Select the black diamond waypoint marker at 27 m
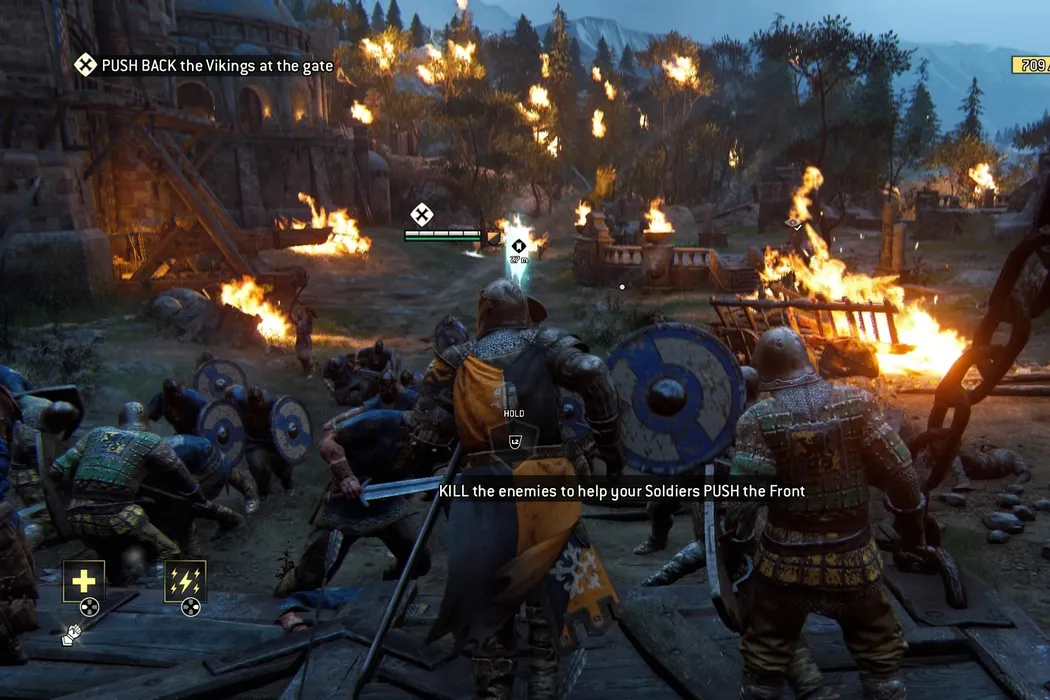 pos(517,245)
